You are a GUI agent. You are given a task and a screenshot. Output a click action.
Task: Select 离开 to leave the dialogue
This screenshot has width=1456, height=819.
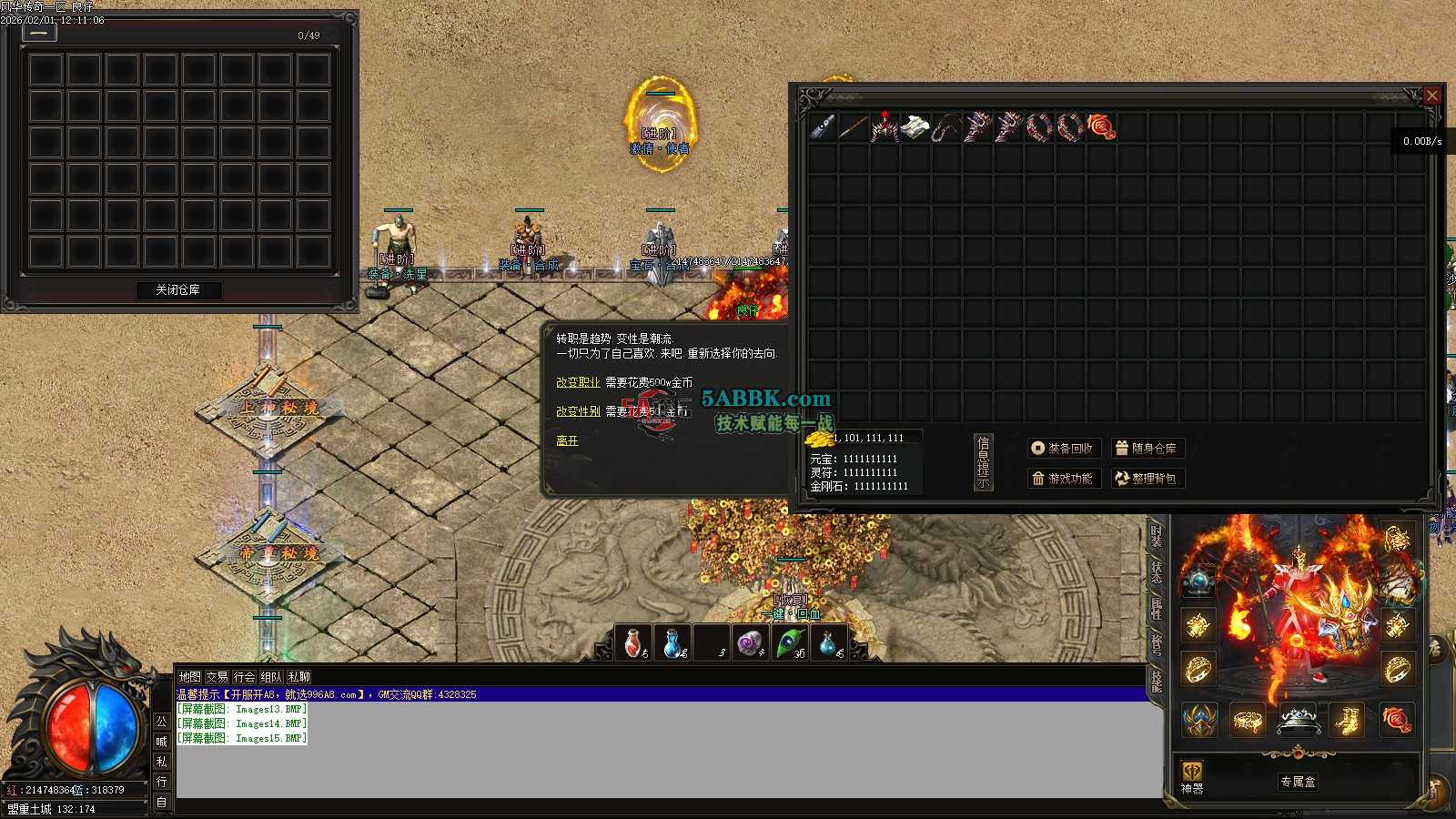[567, 440]
